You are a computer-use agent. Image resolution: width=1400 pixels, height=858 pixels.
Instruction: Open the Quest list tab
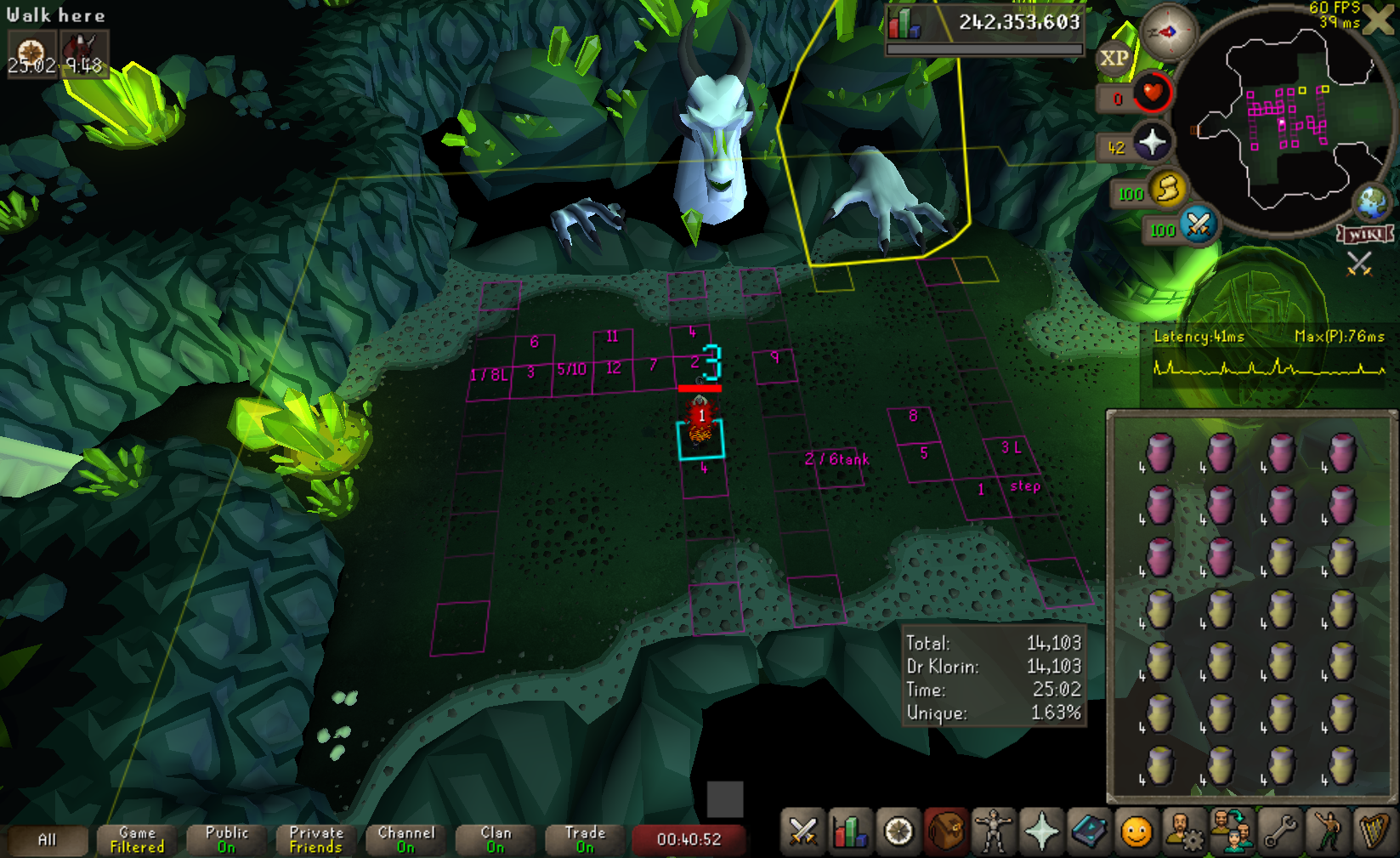point(898,832)
